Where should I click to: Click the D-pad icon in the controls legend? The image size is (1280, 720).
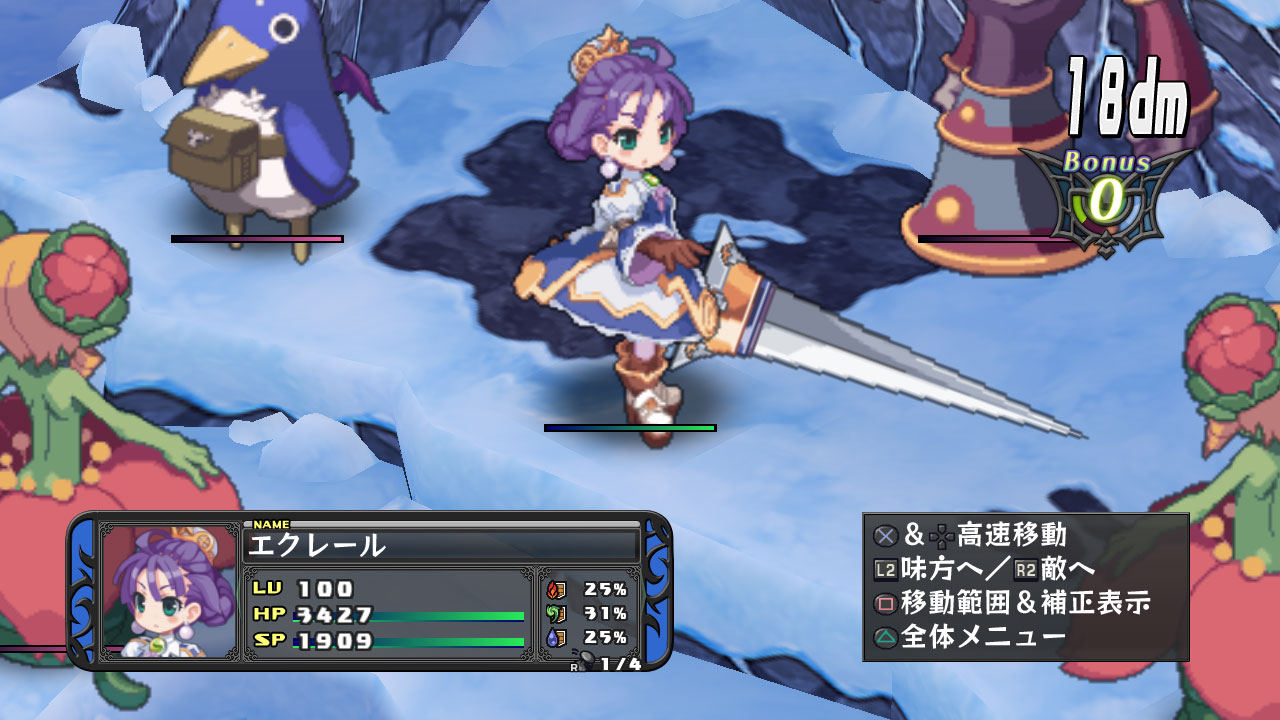click(x=939, y=535)
